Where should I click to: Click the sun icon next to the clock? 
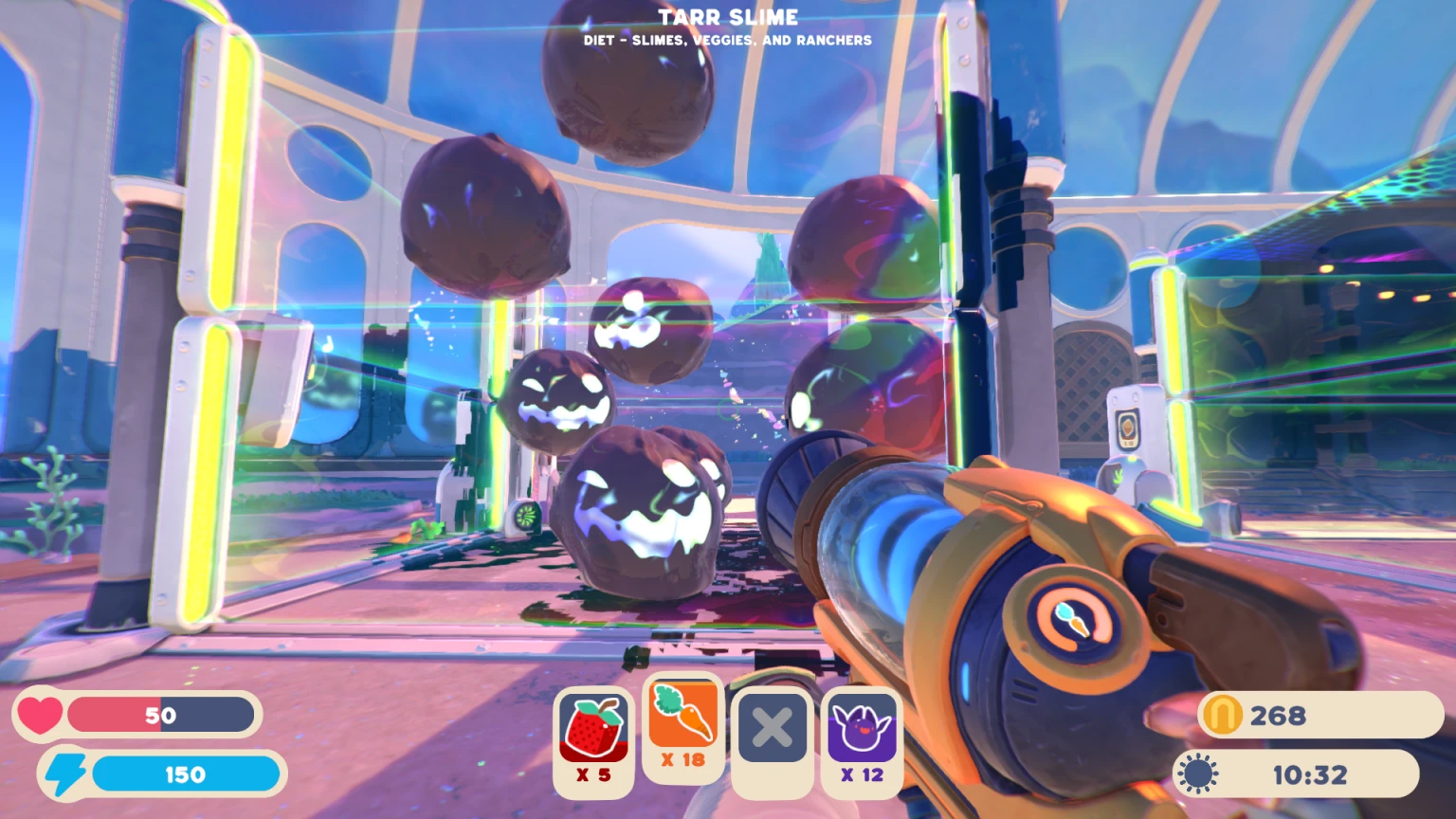(1197, 773)
